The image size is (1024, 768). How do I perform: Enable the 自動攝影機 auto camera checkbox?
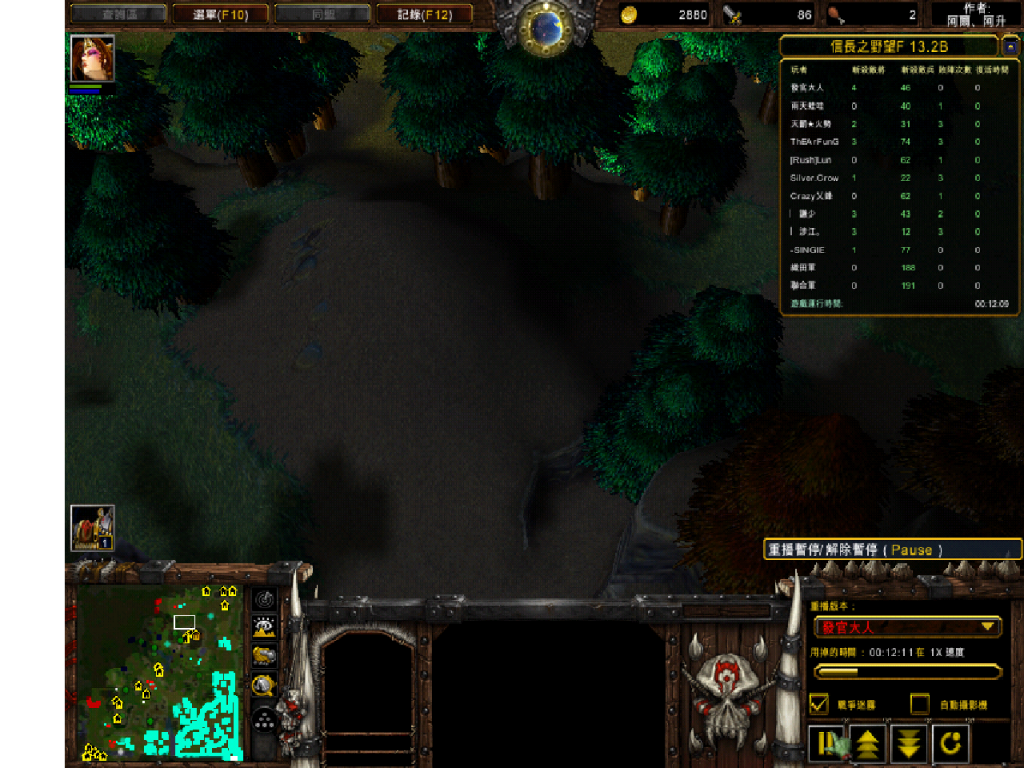tap(919, 704)
